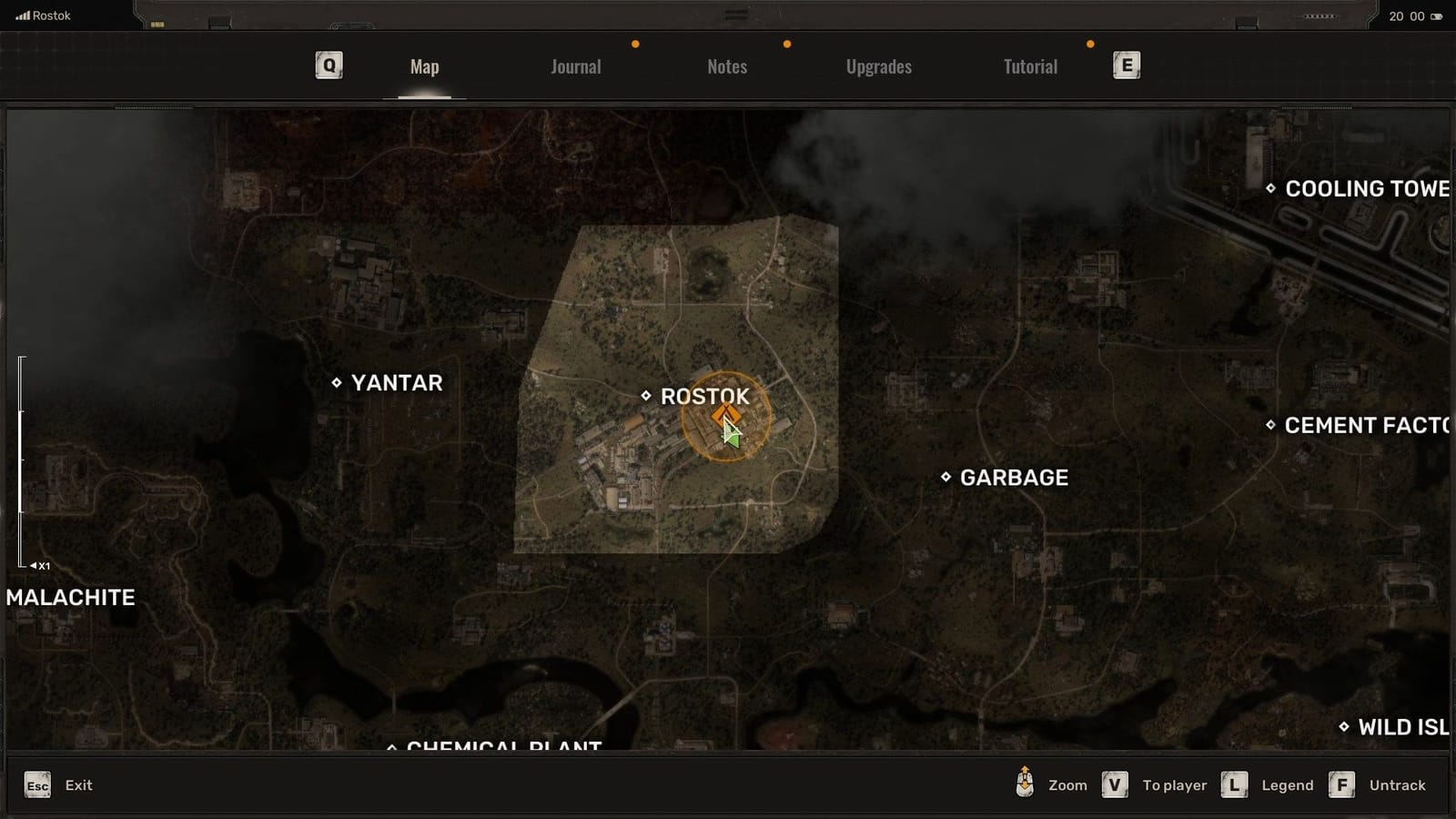1456x819 pixels.
Task: Open the Notes tab
Action: tap(726, 66)
